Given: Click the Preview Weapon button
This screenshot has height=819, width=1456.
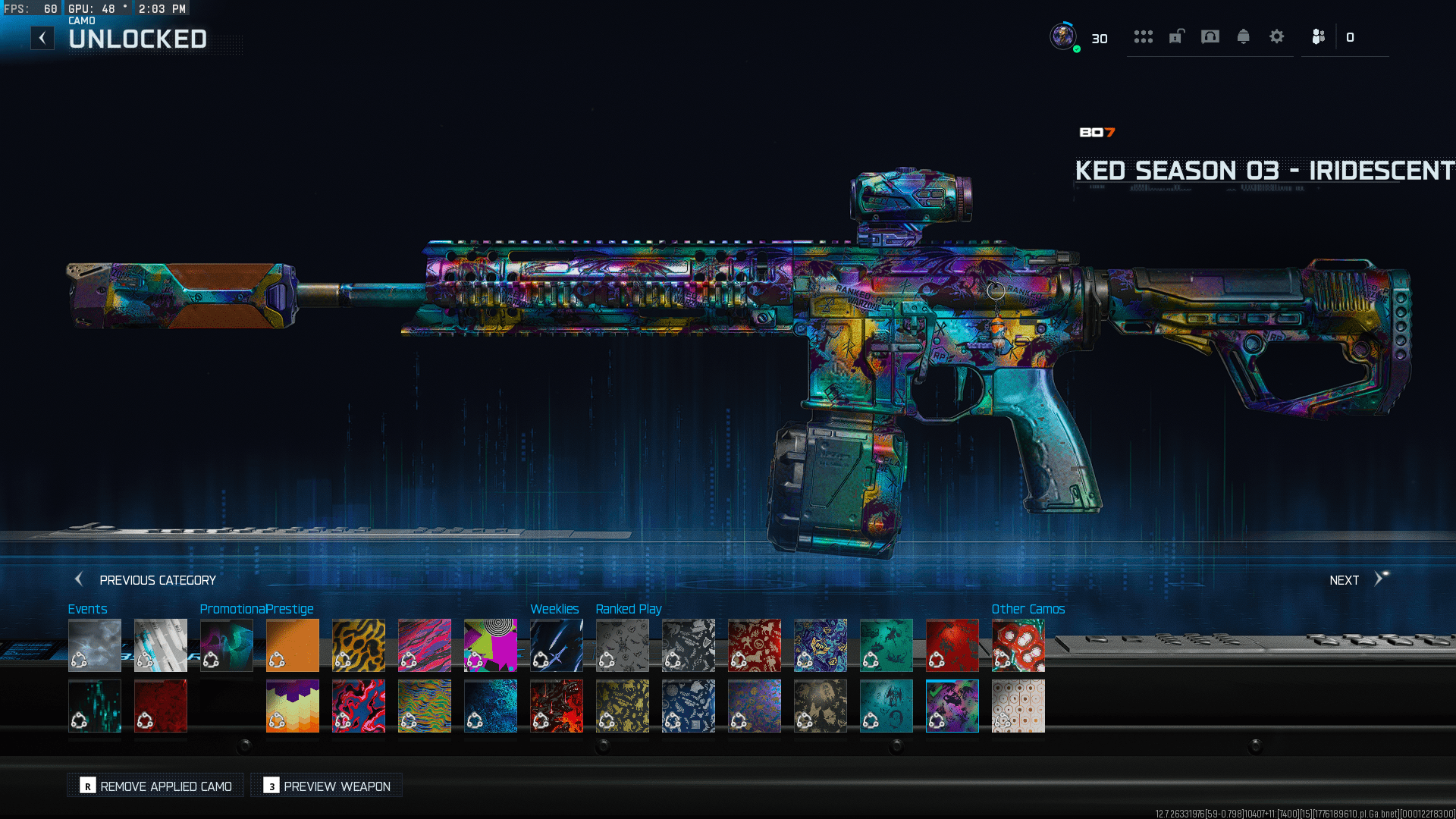Looking at the screenshot, I should point(327,786).
